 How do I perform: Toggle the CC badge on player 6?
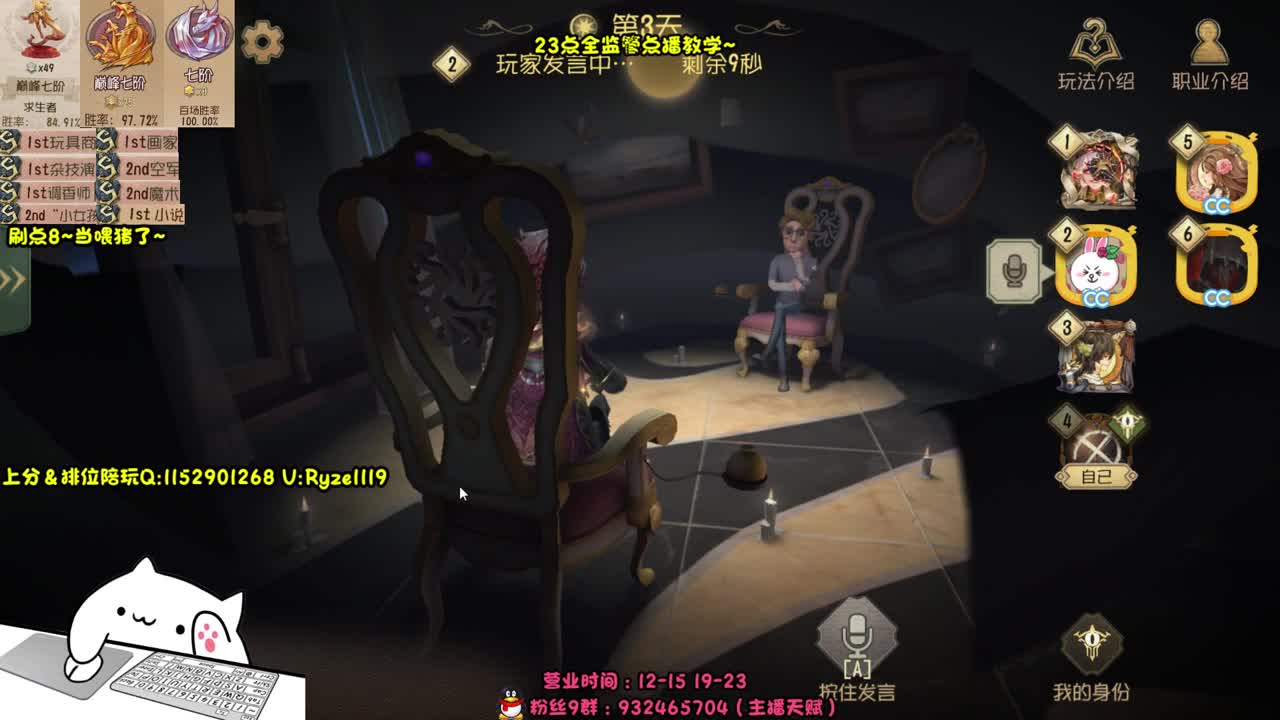[x=1218, y=296]
